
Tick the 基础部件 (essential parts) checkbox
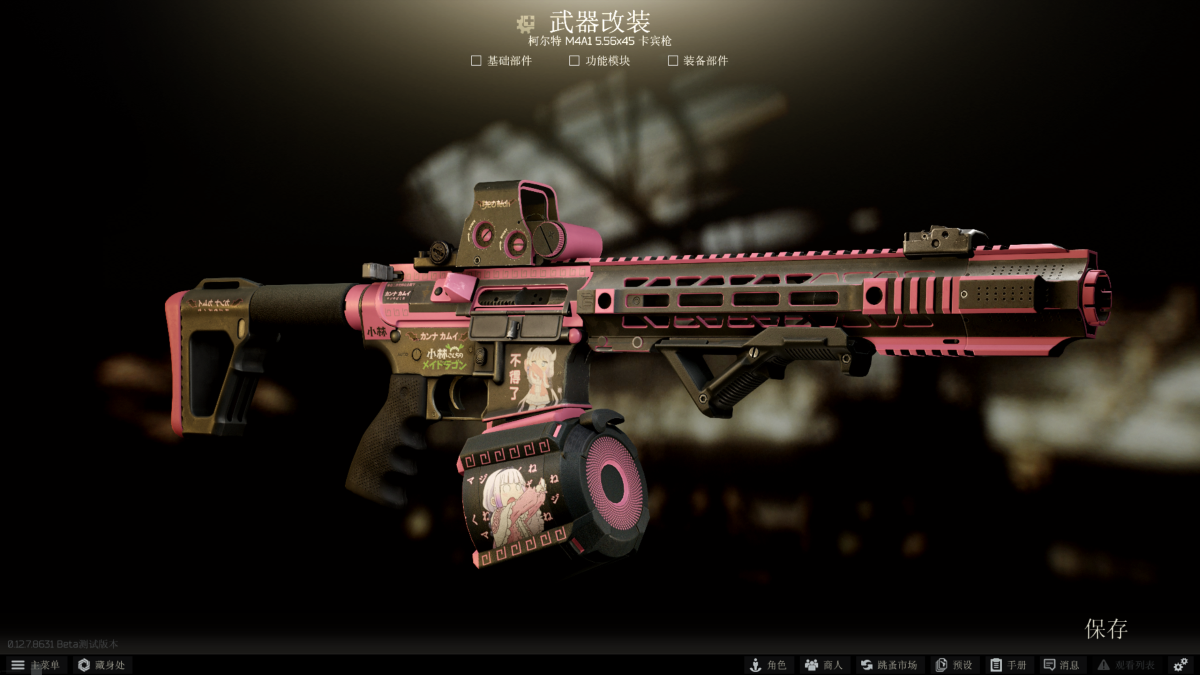(477, 61)
